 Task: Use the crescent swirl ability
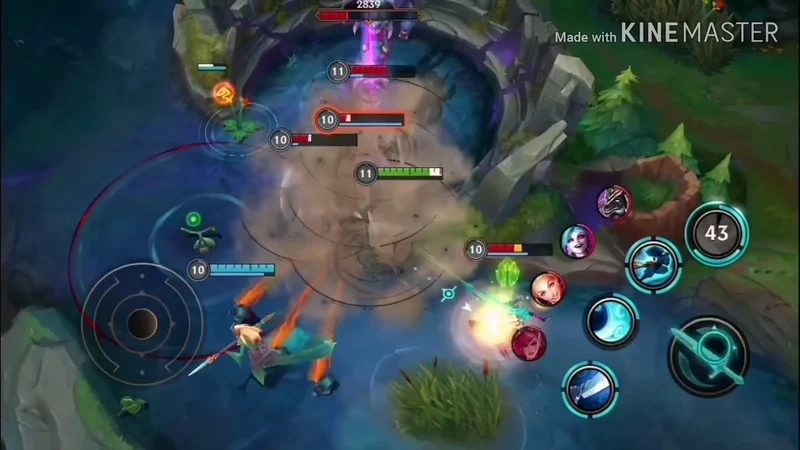coord(611,321)
